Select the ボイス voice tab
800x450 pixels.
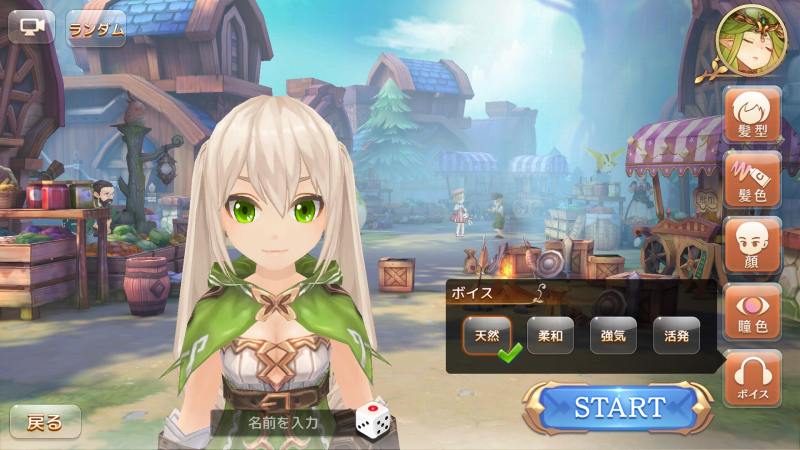pyautogui.click(x=752, y=378)
